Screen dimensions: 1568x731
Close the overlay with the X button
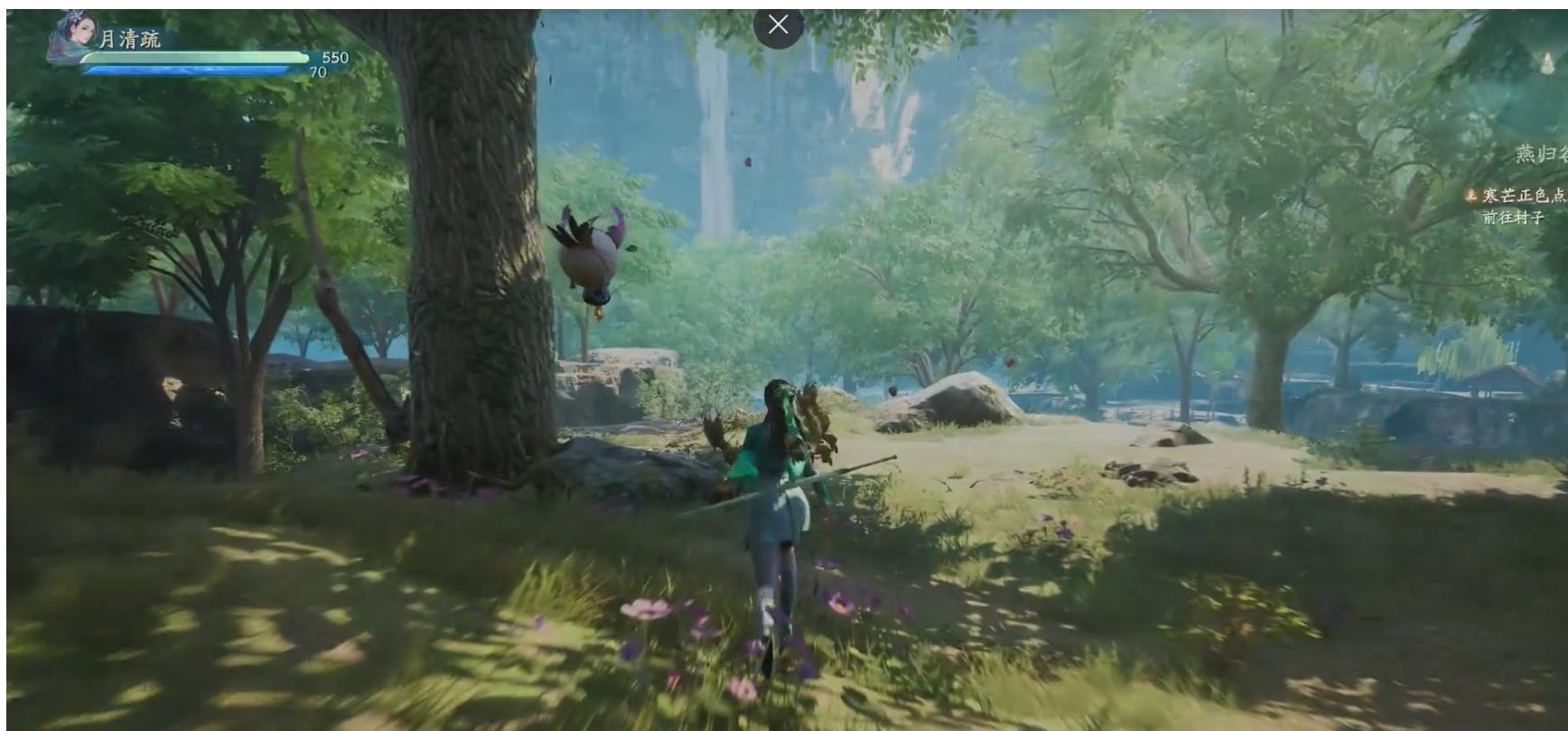coord(778,25)
